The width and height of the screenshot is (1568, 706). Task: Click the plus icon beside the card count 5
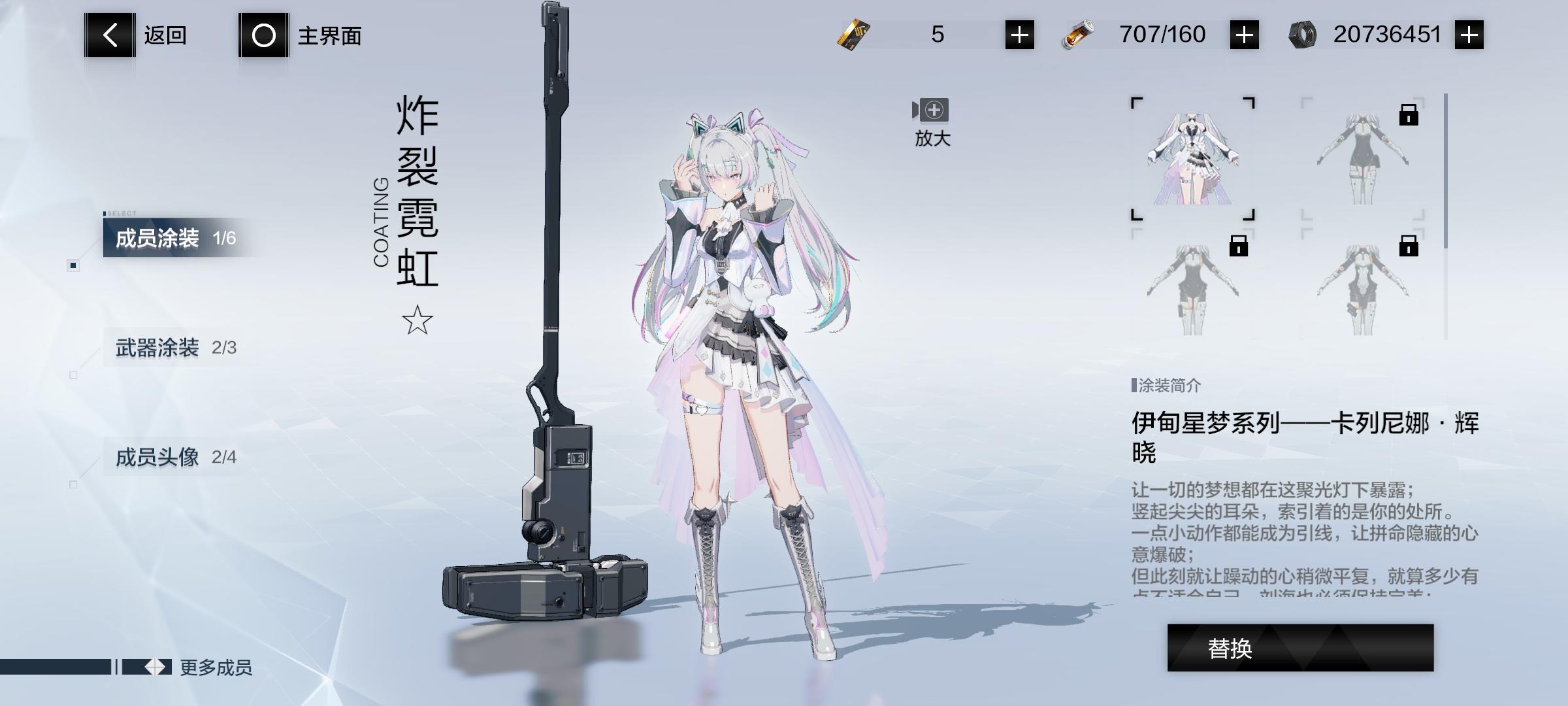(x=1019, y=34)
